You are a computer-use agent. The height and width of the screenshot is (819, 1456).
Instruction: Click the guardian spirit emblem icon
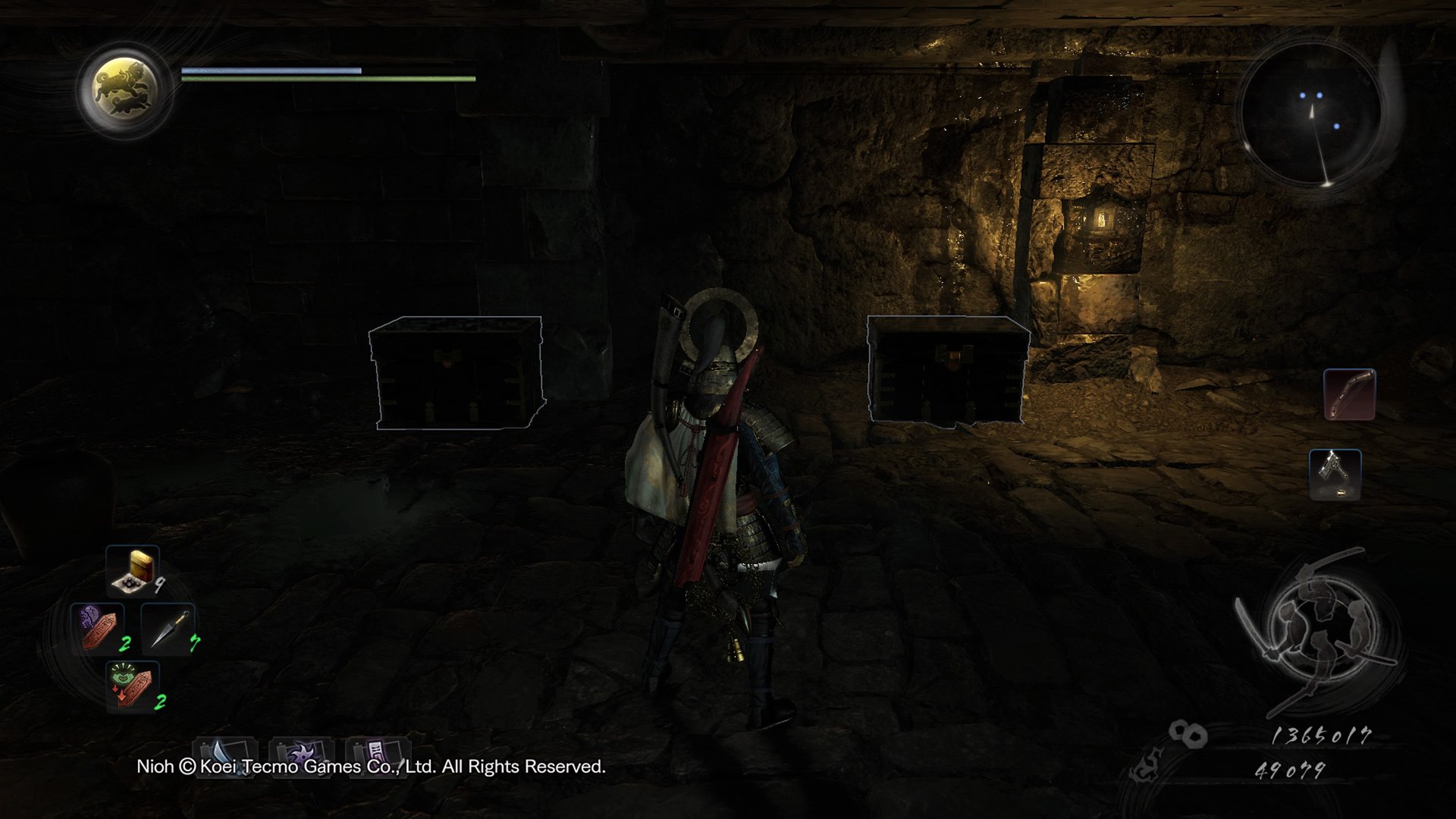124,89
